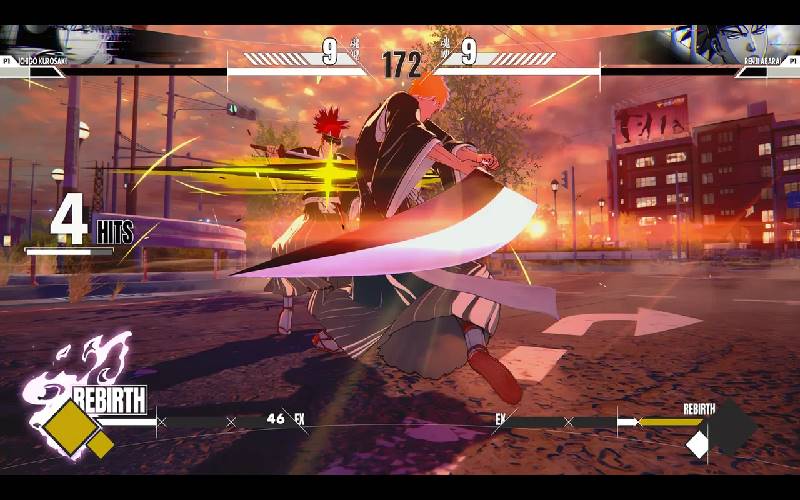Select the white diamond Rebirth icon
This screenshot has width=800, height=500.
pyautogui.click(x=697, y=445)
